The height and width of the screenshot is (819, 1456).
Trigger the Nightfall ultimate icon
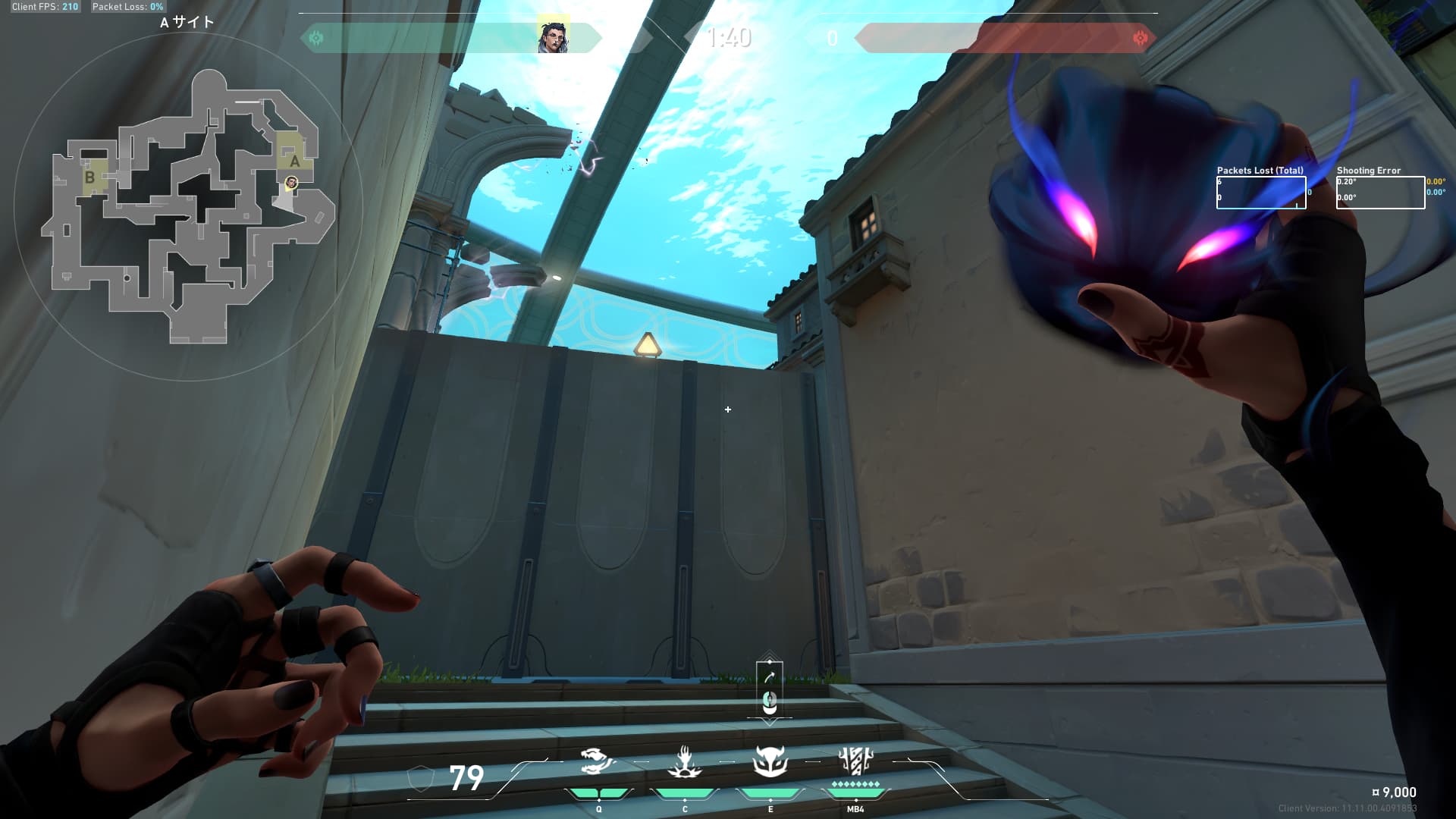(x=855, y=761)
